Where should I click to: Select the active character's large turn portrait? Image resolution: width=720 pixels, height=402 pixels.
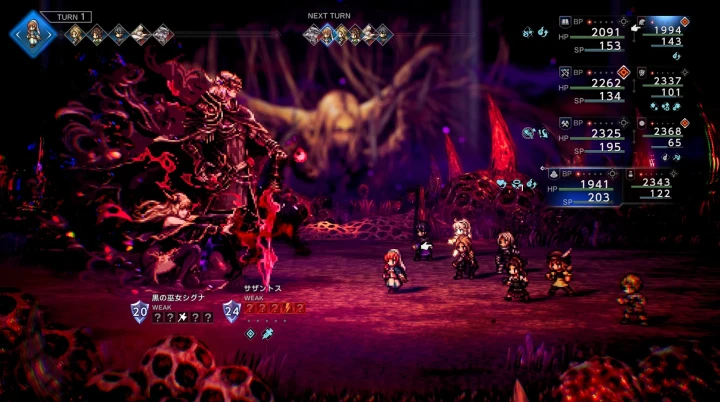tap(31, 32)
